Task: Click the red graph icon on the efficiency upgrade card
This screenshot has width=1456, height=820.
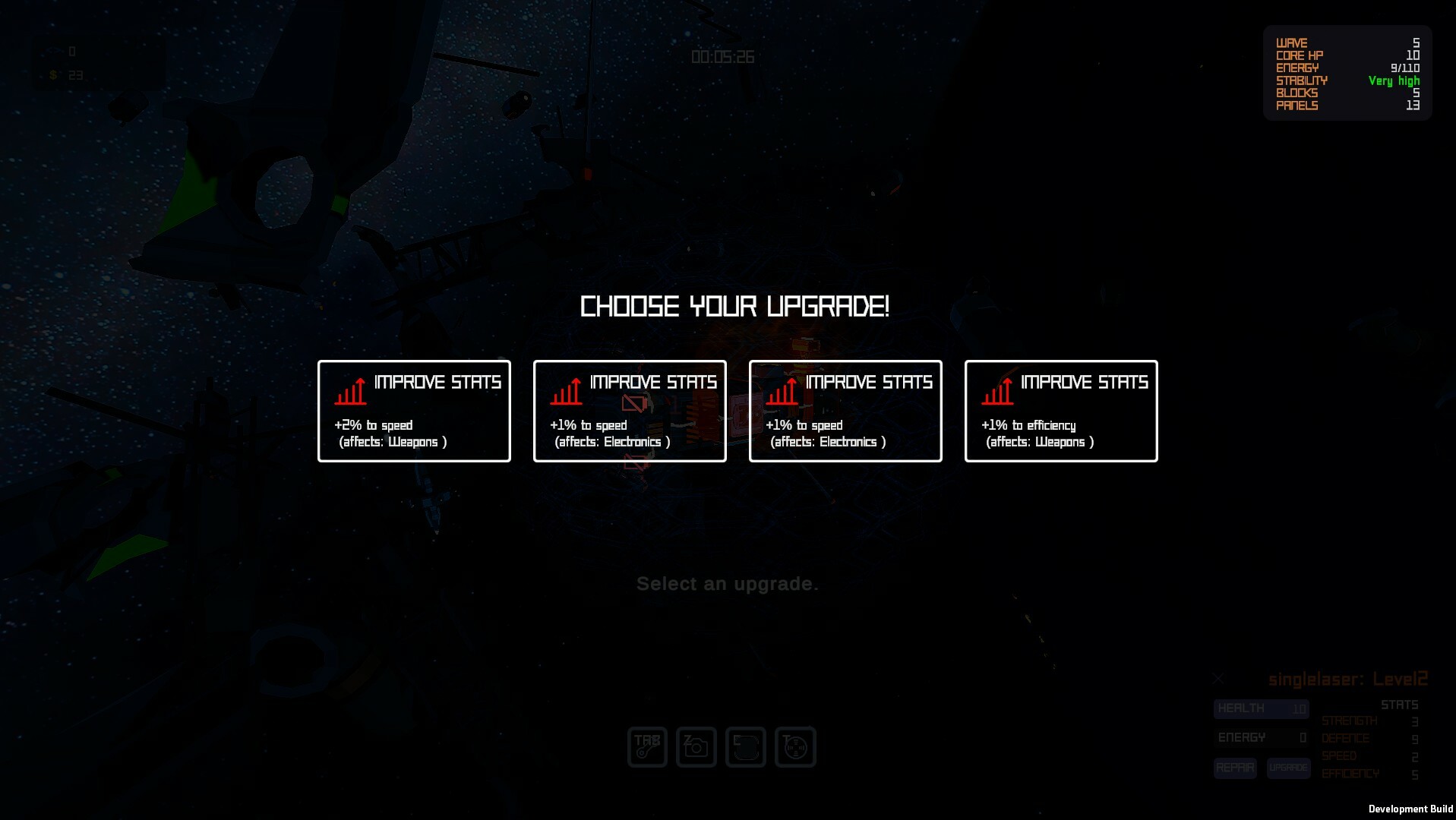Action: pyautogui.click(x=997, y=389)
